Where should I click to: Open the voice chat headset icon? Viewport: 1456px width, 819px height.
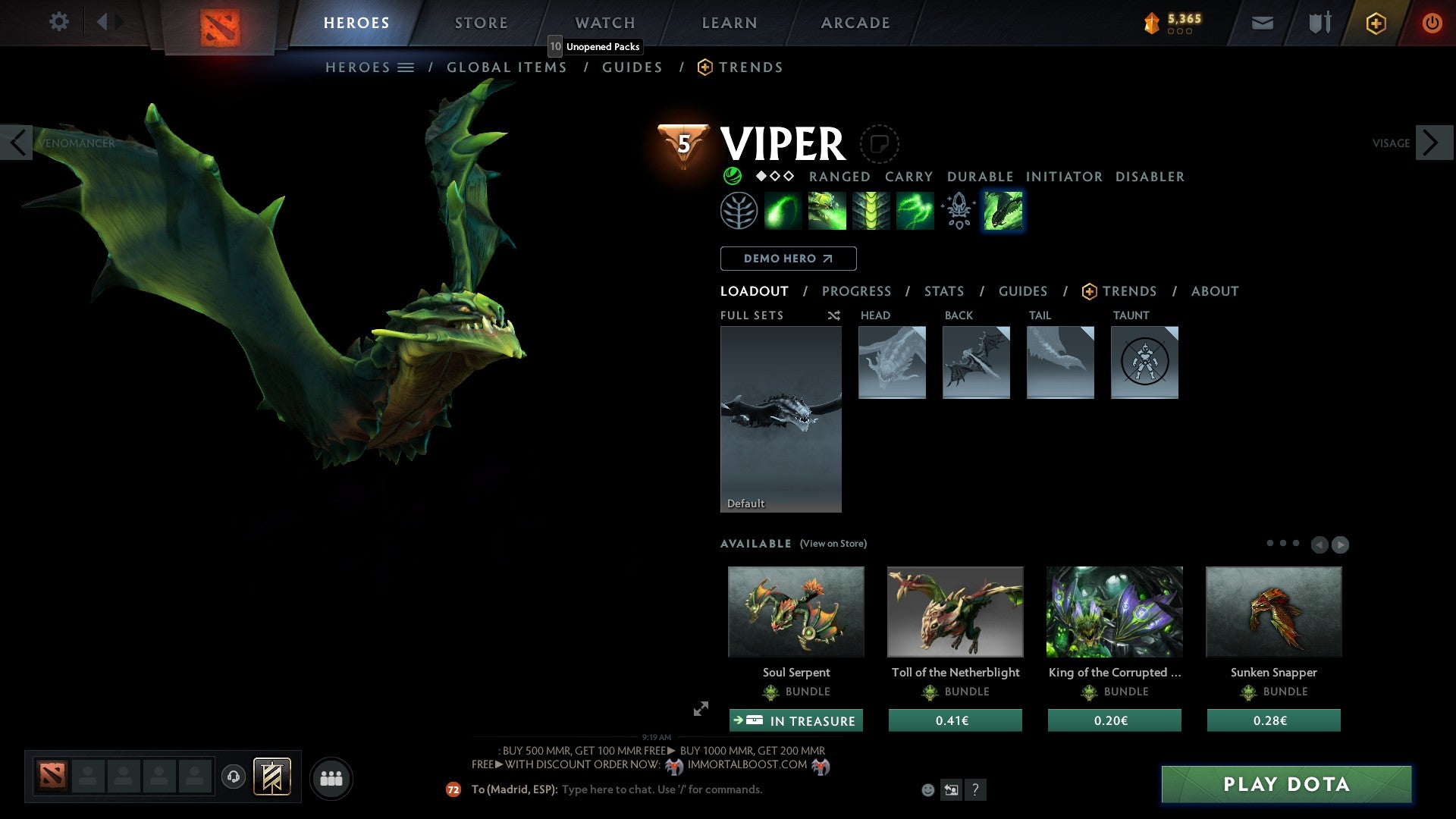[233, 778]
